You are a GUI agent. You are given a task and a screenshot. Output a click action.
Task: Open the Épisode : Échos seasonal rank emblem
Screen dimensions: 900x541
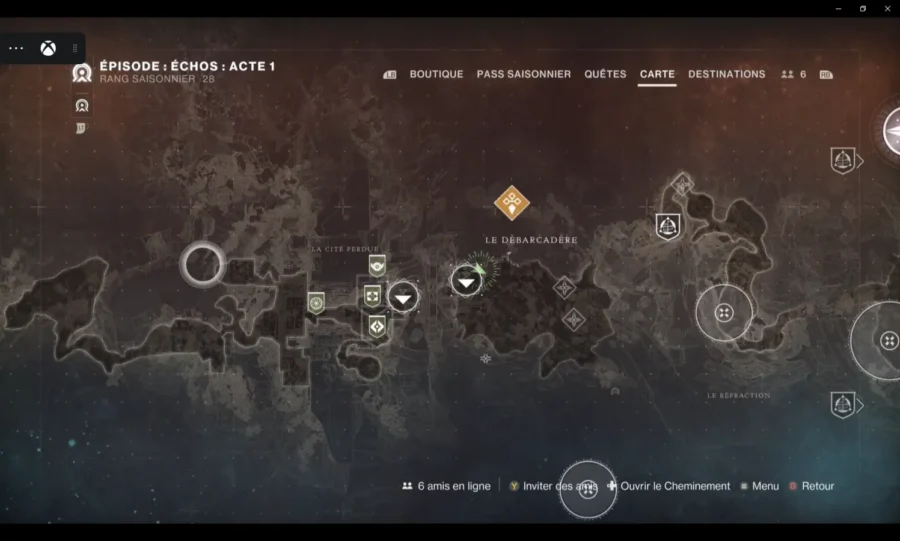(82, 72)
